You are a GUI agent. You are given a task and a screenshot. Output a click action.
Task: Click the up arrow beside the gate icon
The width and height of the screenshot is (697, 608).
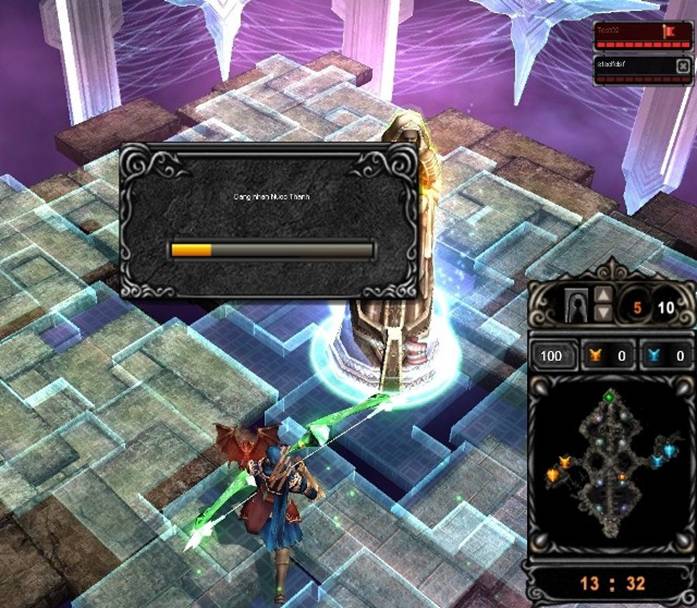click(603, 295)
